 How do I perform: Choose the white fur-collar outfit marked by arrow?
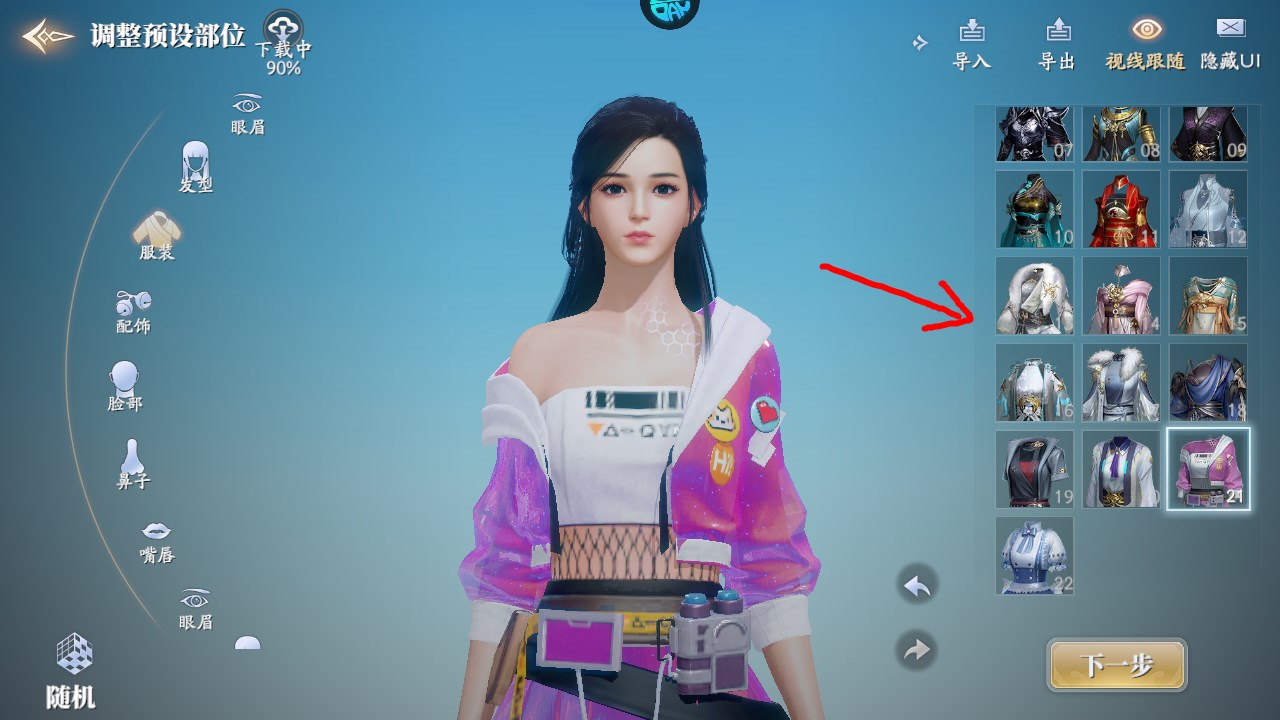point(1034,295)
